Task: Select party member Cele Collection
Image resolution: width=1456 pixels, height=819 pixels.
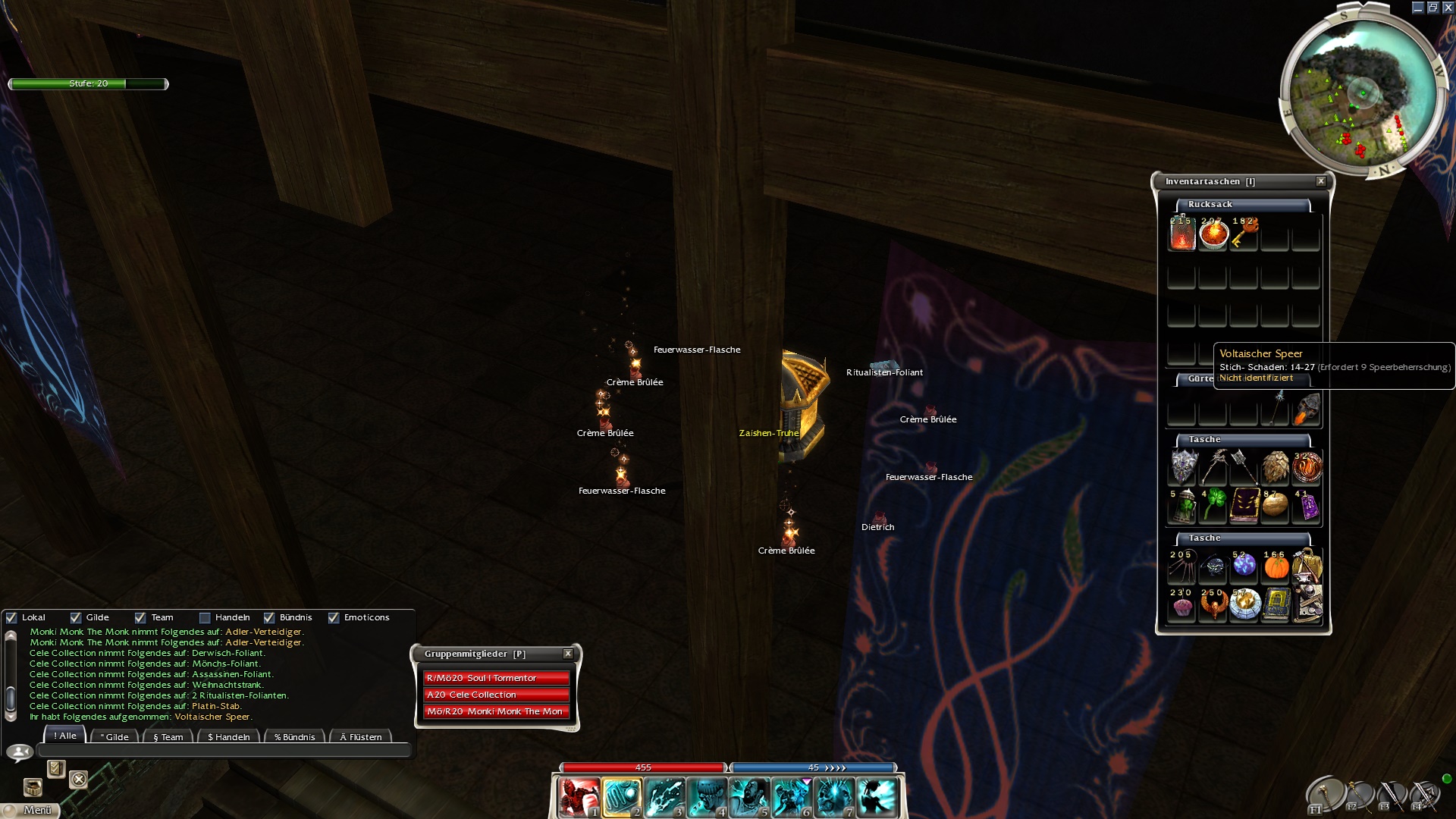Action: coord(495,695)
